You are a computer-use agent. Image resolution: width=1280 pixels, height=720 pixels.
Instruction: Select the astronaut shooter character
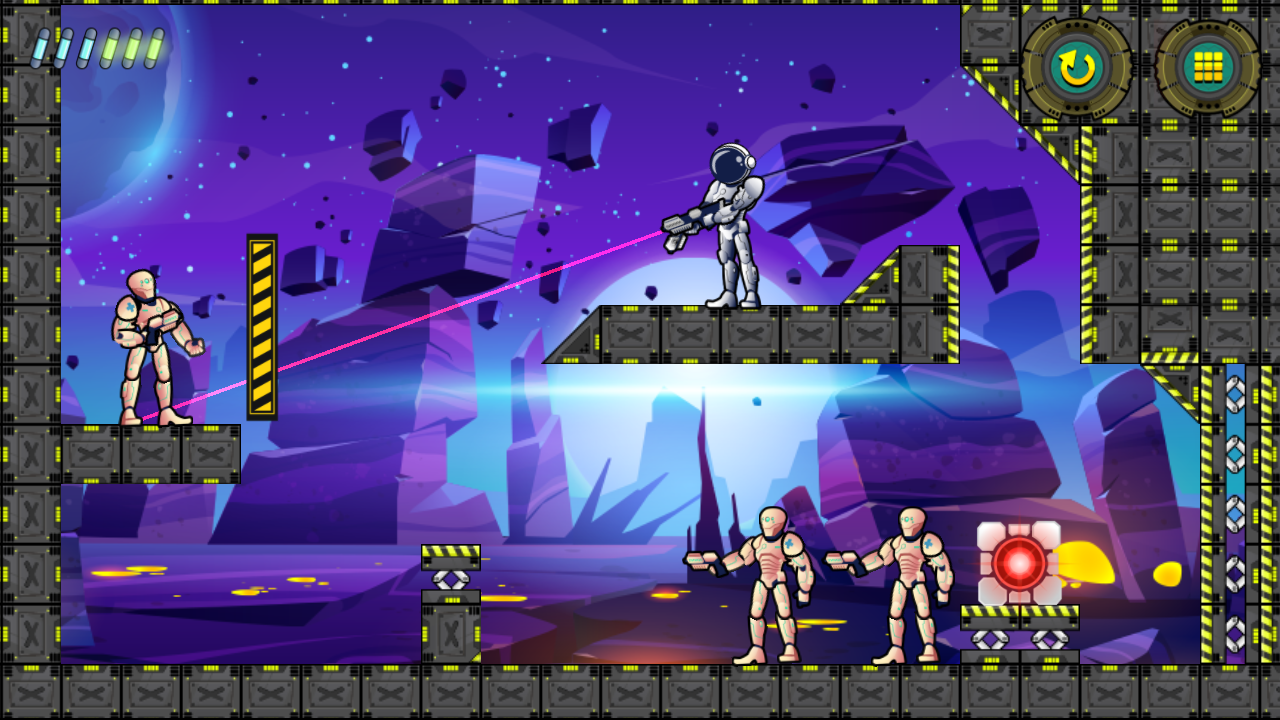point(730,230)
